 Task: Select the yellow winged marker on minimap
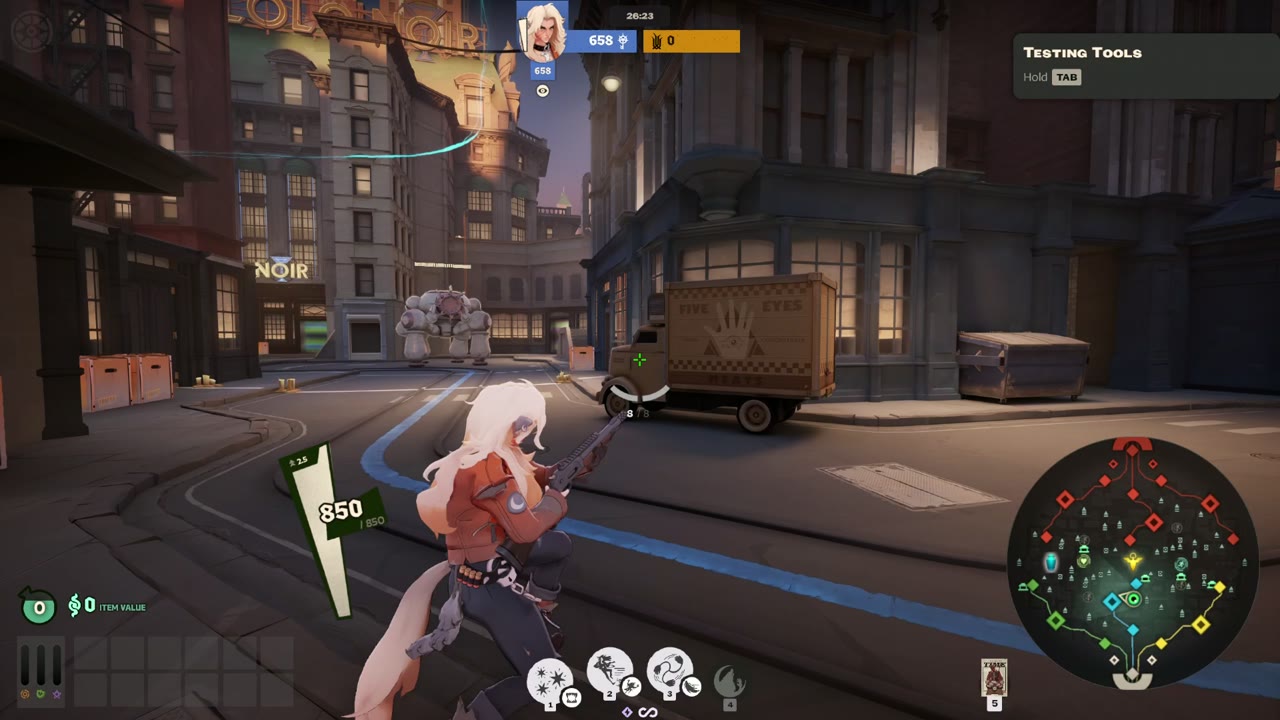[x=1132, y=561]
